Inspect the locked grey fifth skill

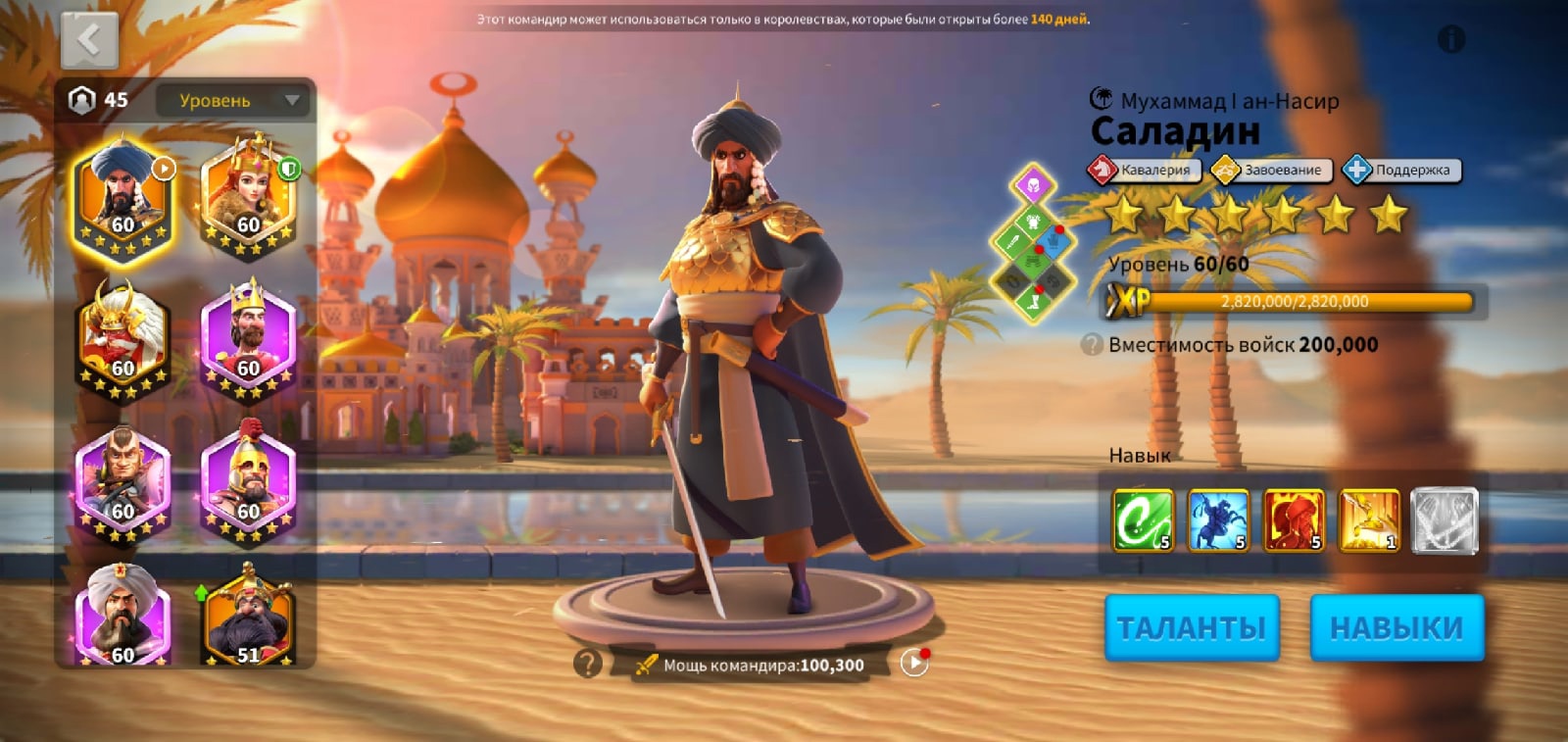1444,519
